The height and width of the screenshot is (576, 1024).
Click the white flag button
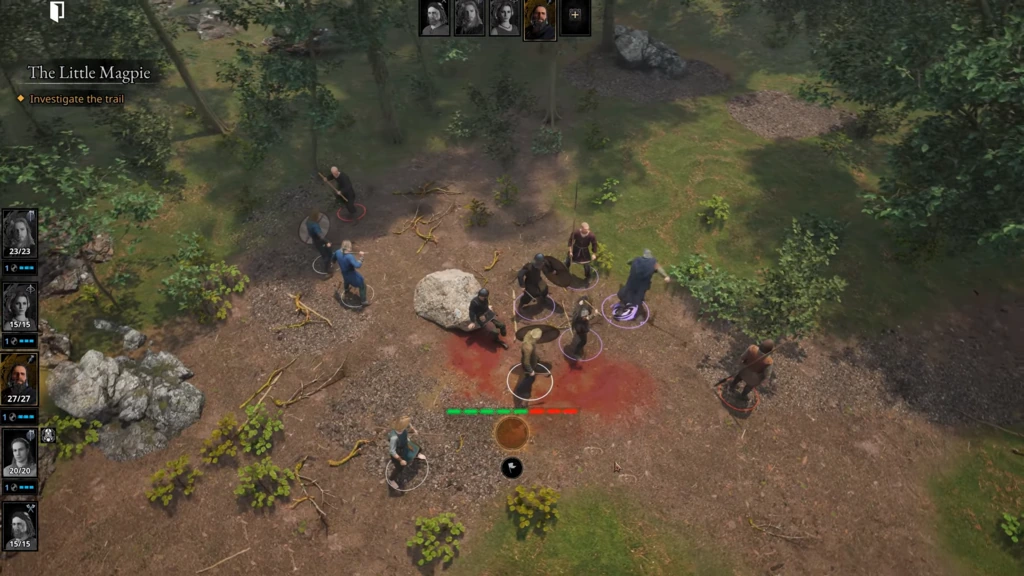click(x=512, y=467)
